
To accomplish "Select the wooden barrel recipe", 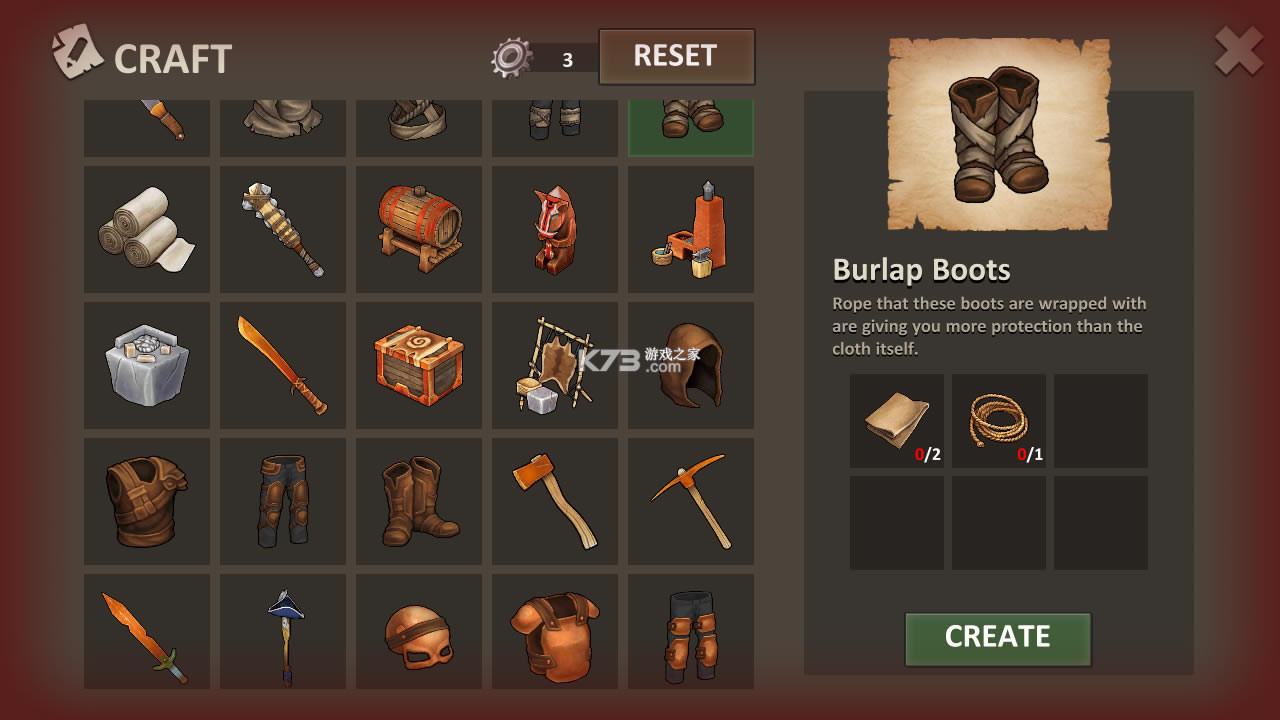I will coord(419,229).
